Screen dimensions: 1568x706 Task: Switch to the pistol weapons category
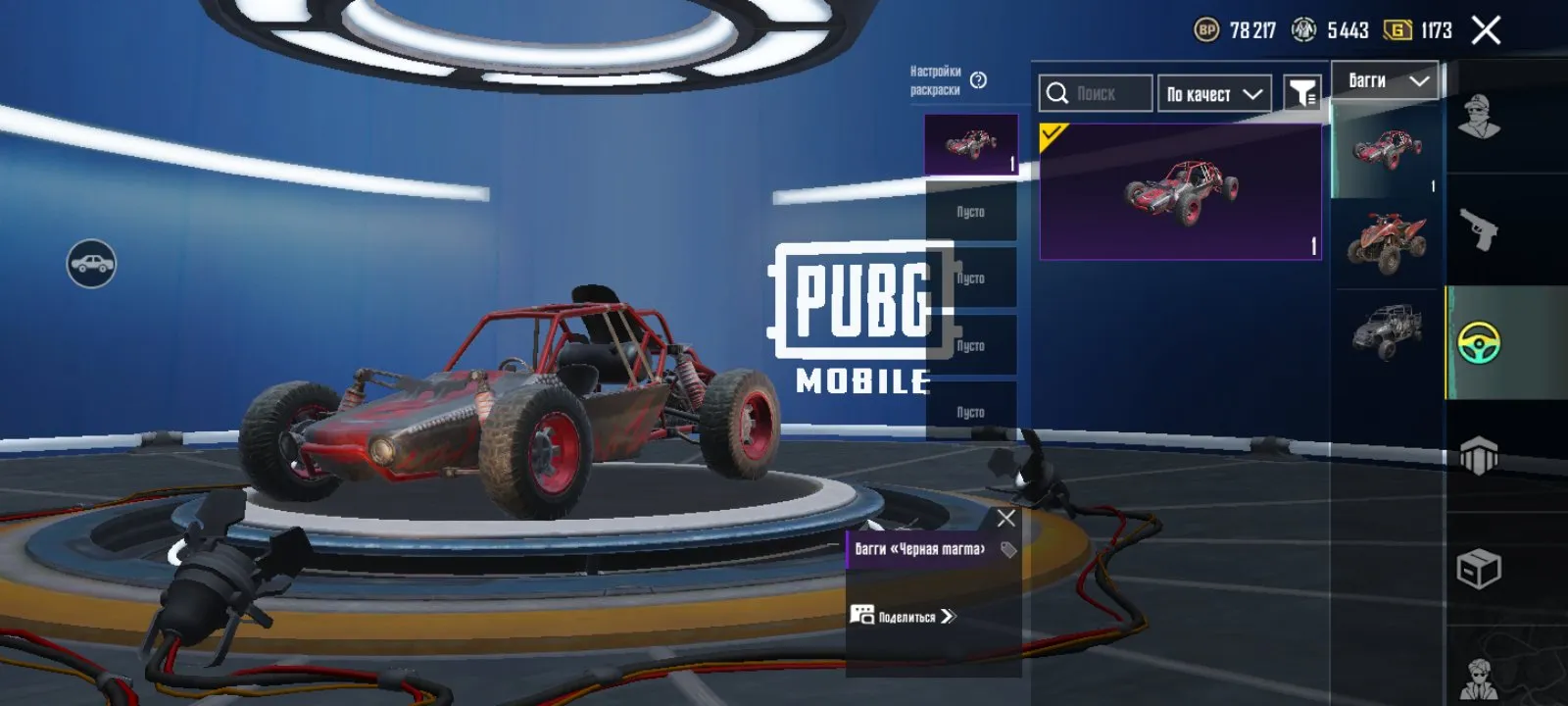1479,230
